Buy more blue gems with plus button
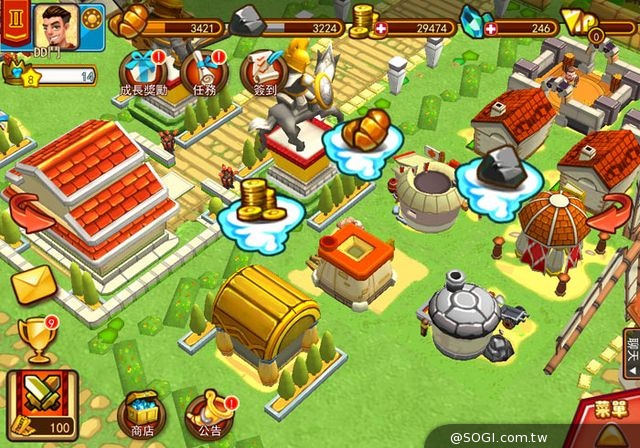Viewport: 640px width, 448px height. 491,27
